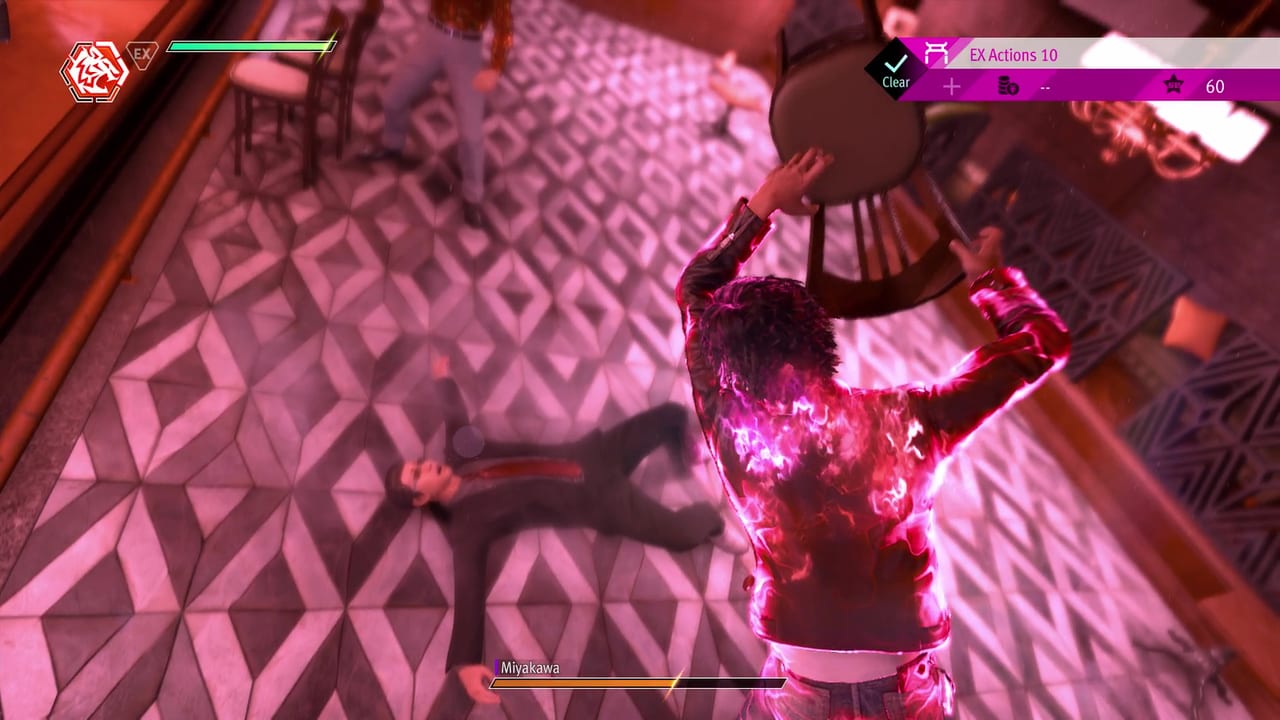Screen dimensions: 1280x720
Task: Click the coin stack reward icon
Action: (1008, 87)
